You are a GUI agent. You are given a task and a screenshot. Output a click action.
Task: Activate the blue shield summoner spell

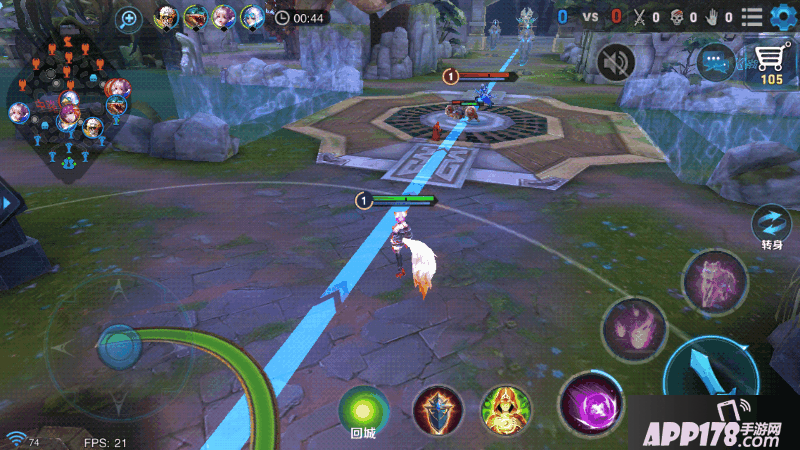click(438, 410)
